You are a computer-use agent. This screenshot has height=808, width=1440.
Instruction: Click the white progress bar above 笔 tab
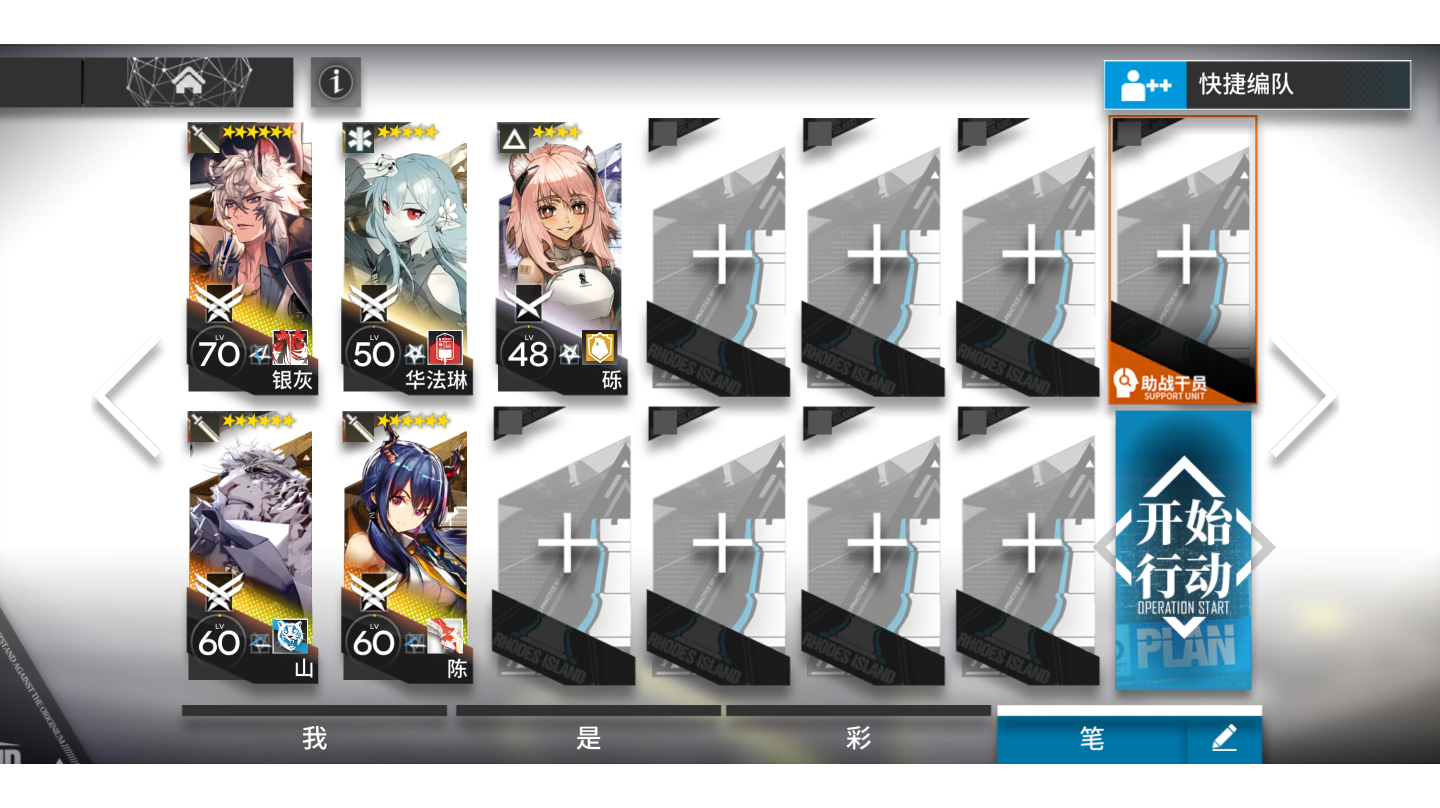[x=1128, y=708]
